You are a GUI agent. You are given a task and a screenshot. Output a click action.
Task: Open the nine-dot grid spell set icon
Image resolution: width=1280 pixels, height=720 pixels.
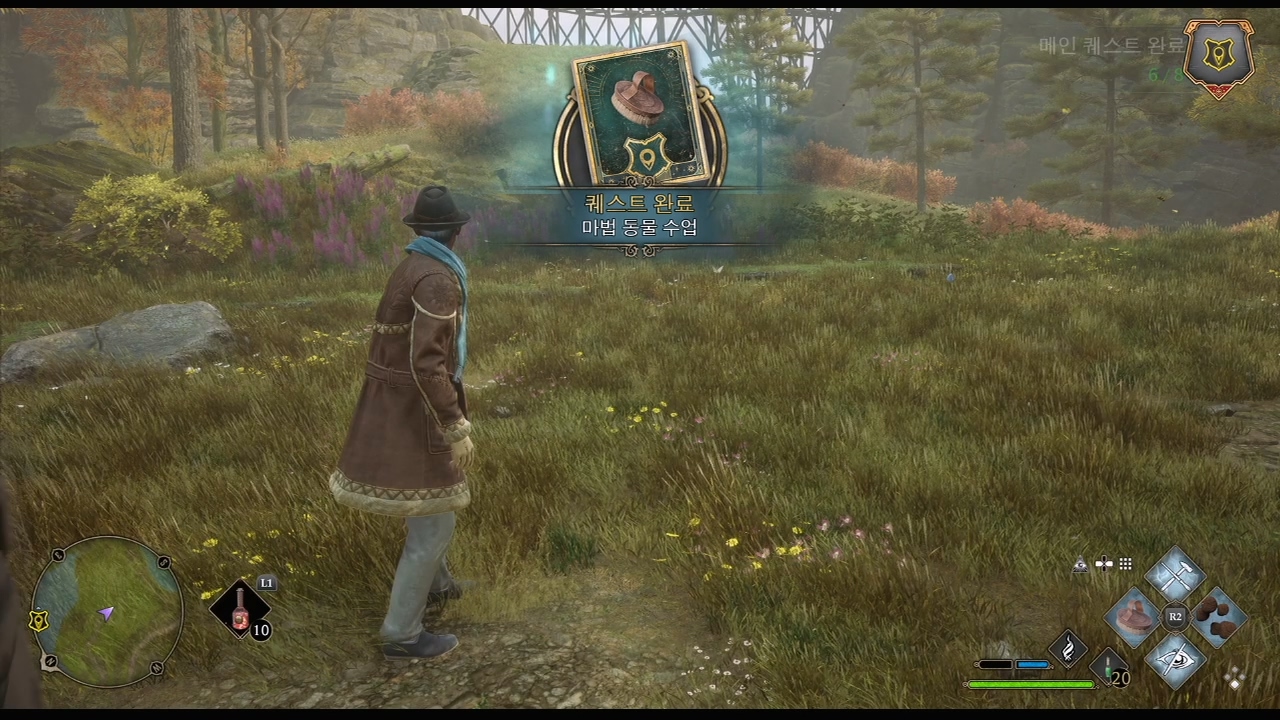click(x=1126, y=564)
